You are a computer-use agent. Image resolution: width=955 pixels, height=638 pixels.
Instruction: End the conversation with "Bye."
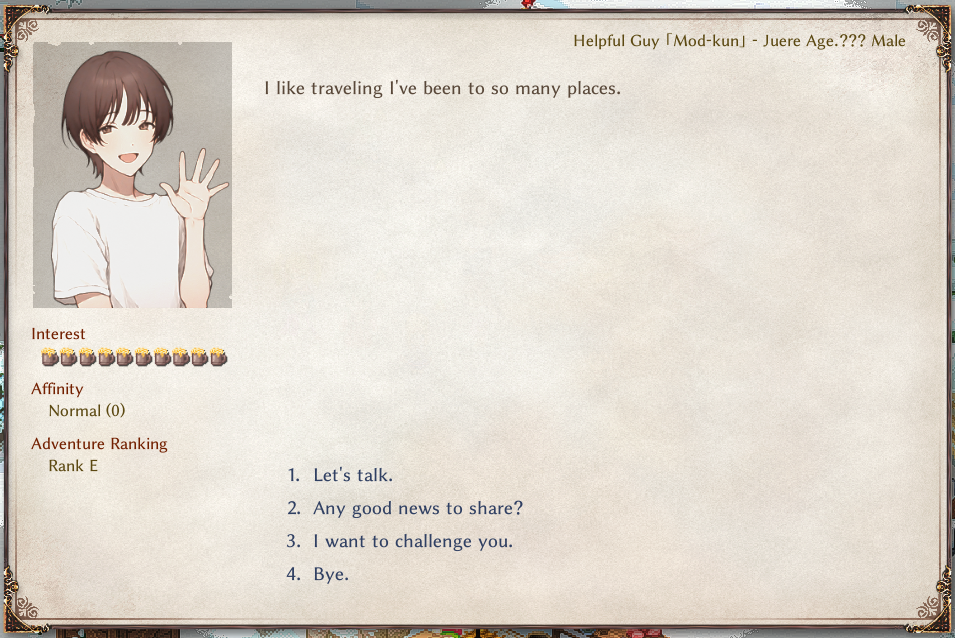coord(331,575)
